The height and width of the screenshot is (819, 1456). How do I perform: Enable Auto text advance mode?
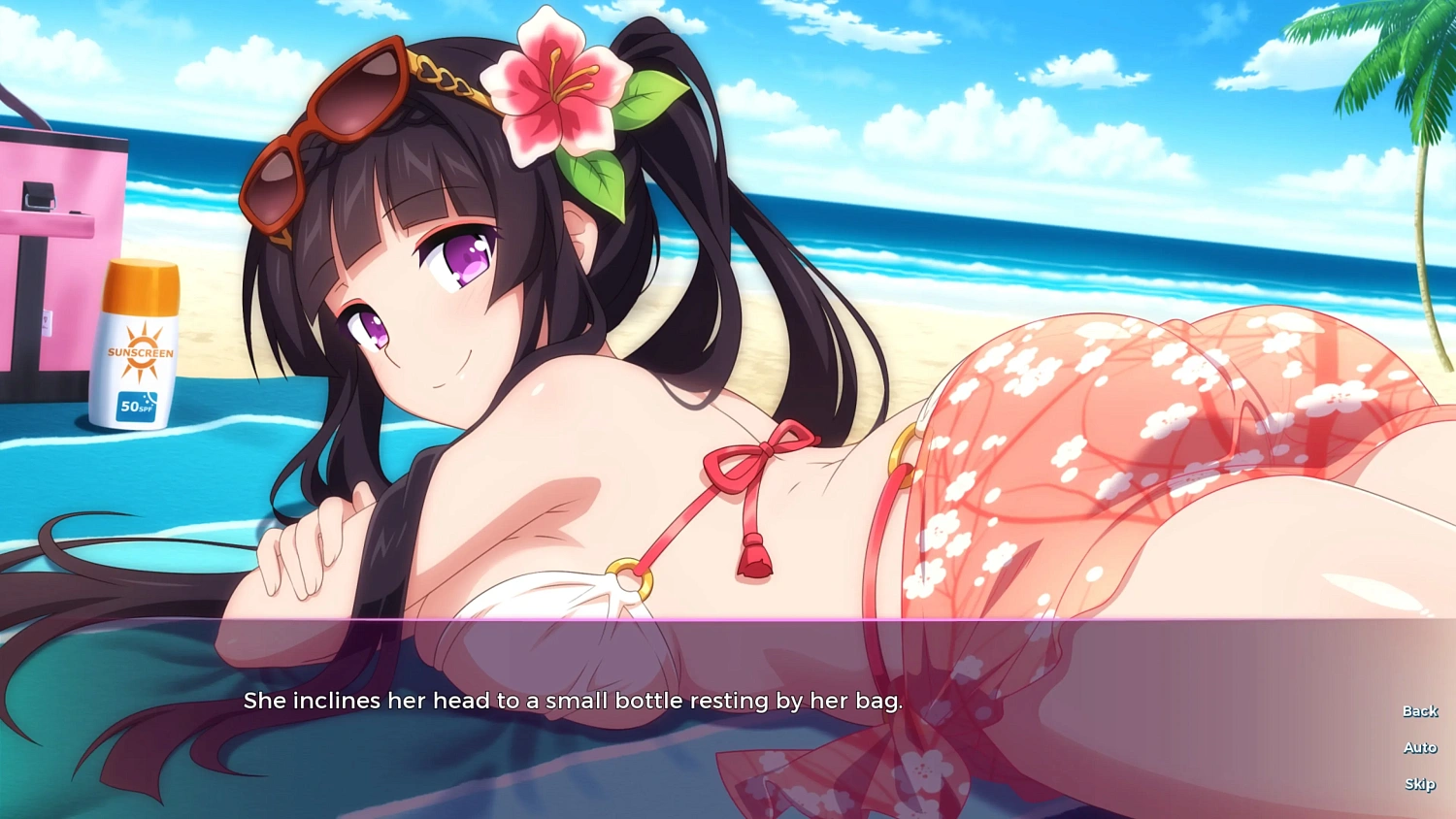[x=1419, y=747]
